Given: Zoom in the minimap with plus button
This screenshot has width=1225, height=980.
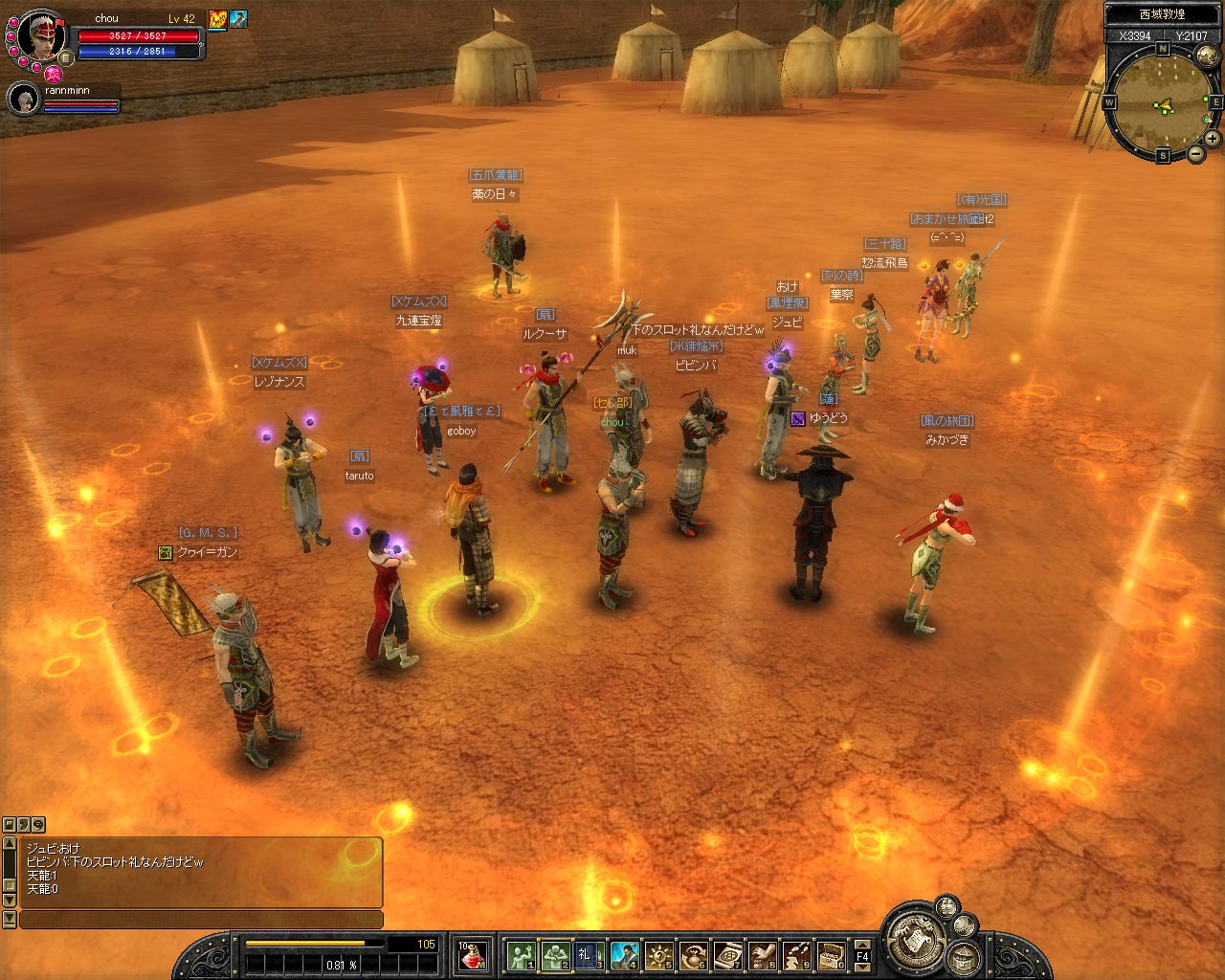Looking at the screenshot, I should point(1212,139).
